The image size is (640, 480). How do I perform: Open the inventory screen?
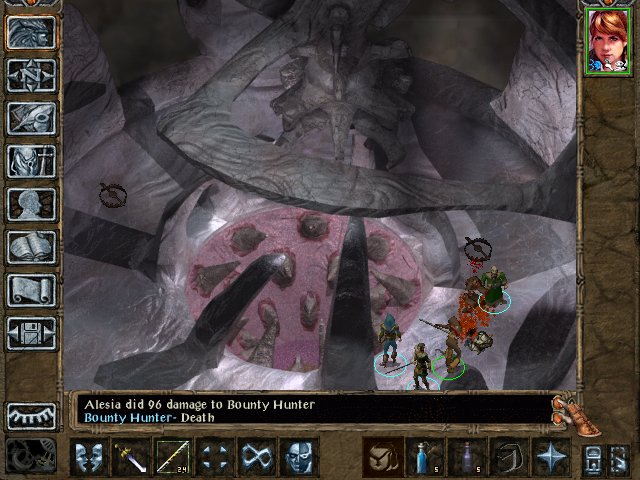(31, 161)
